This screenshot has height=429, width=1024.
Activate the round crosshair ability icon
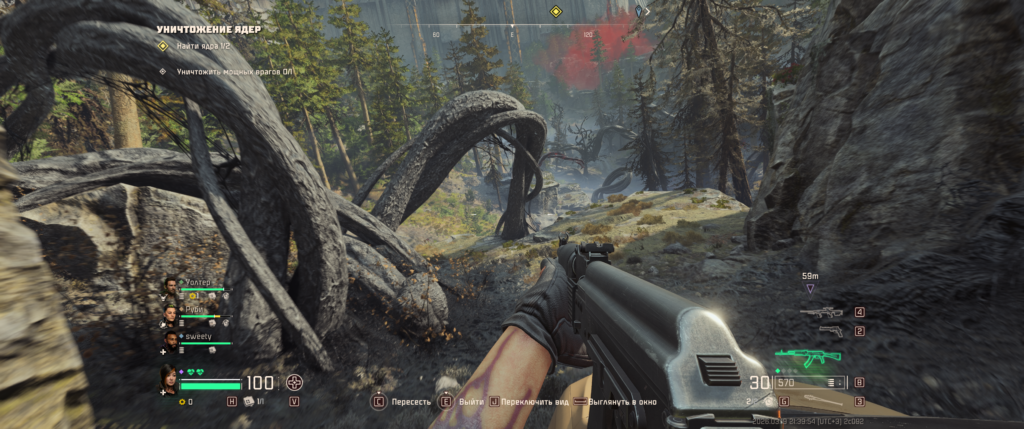[x=294, y=382]
